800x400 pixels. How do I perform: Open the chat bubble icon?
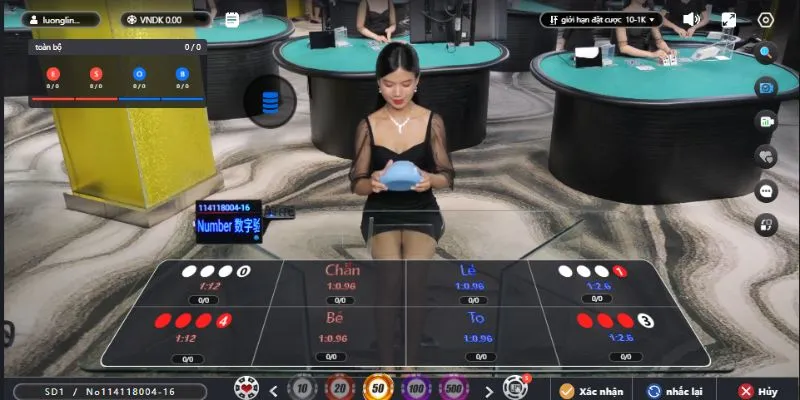tap(767, 190)
